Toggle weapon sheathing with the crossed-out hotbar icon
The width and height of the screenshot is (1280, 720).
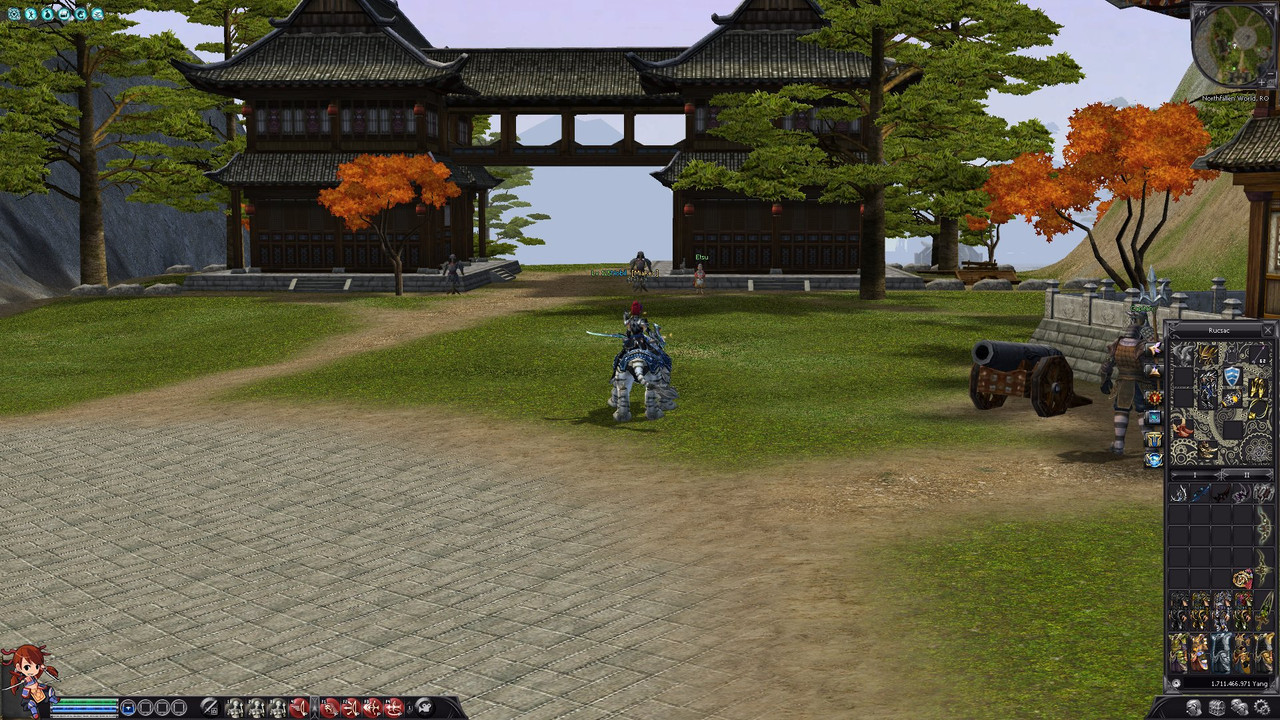click(210, 707)
